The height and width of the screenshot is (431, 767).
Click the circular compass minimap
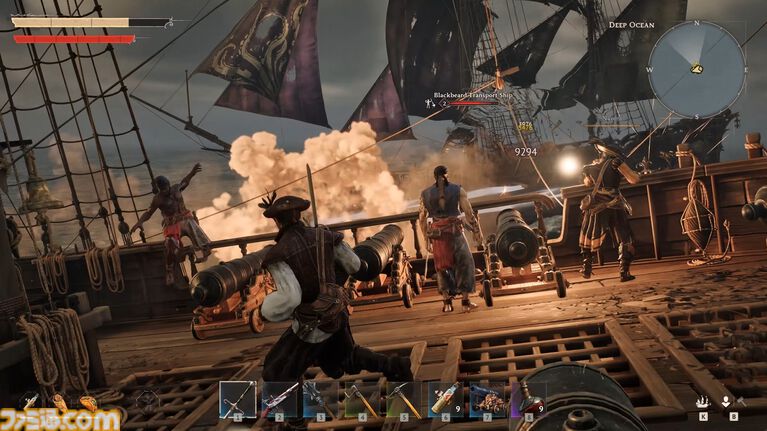pos(696,68)
